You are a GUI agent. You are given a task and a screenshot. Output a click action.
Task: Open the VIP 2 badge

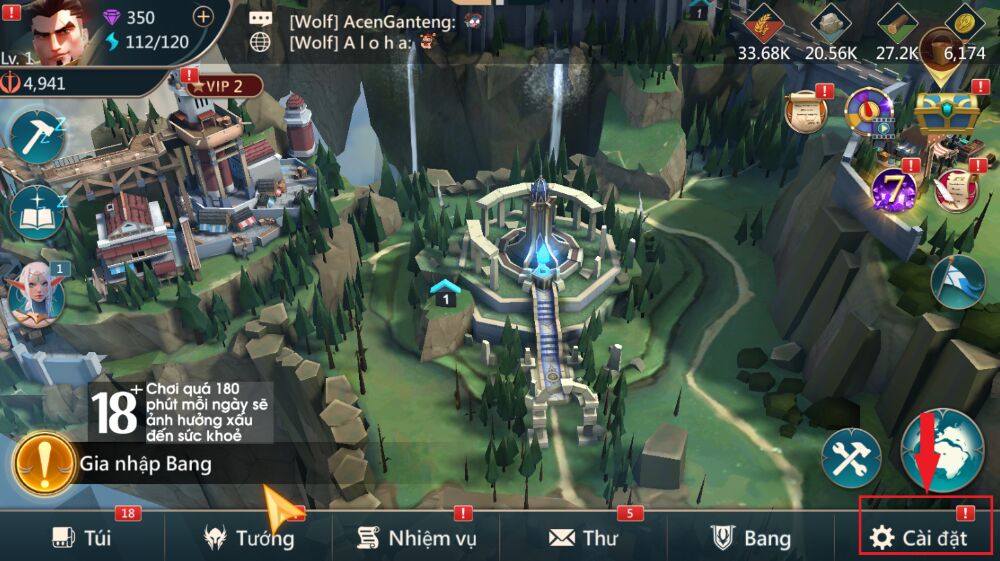click(224, 86)
